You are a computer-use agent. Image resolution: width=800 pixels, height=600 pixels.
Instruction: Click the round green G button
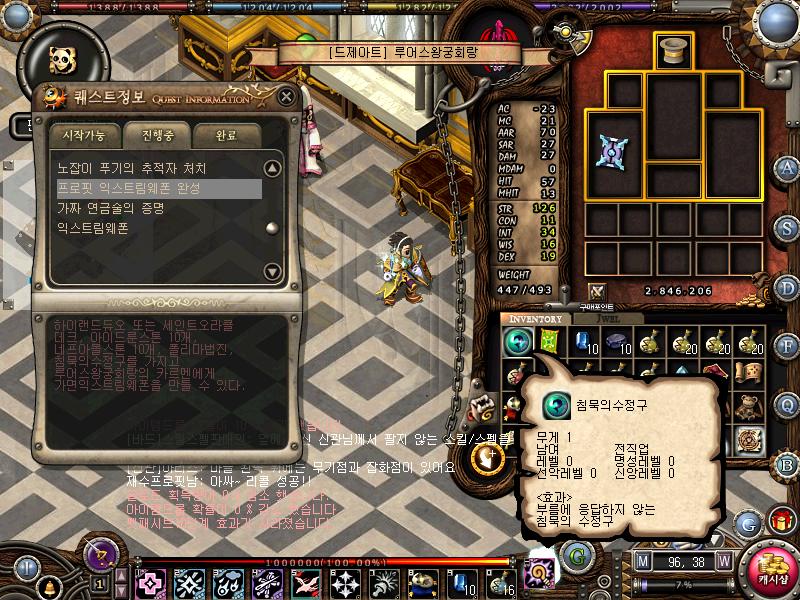[575, 555]
